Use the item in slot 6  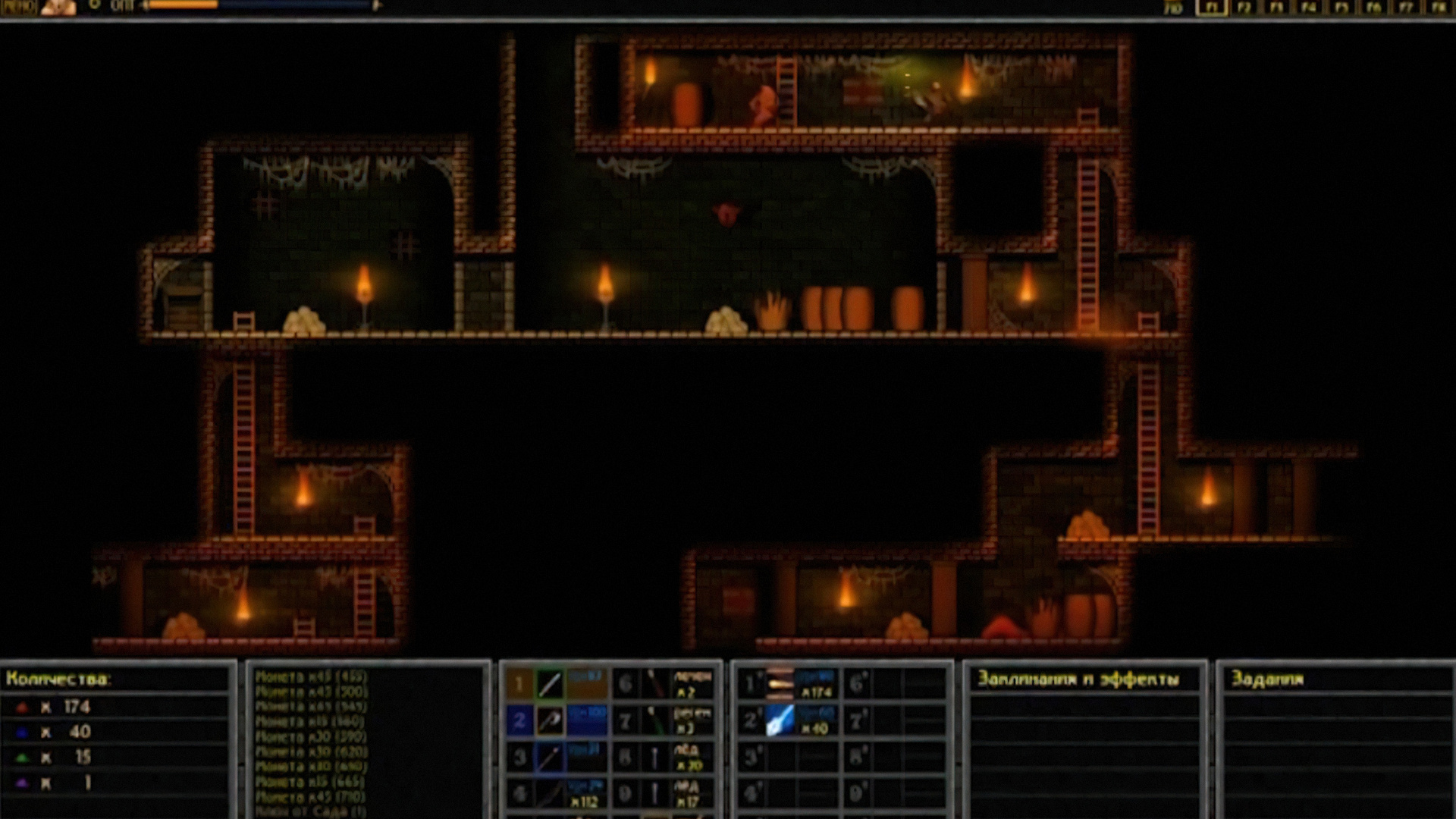click(x=655, y=684)
